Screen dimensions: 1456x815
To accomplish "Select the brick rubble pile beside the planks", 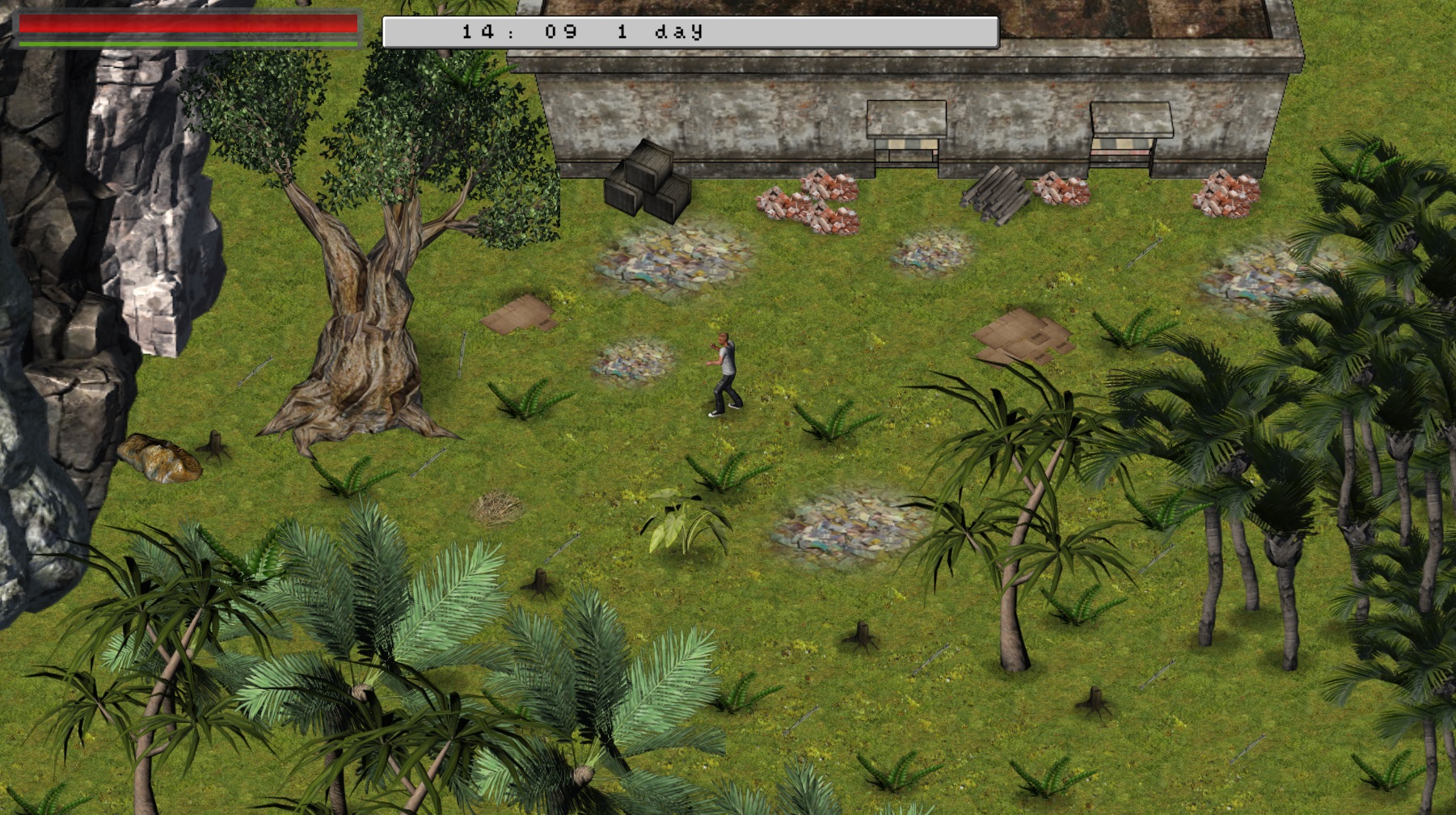I will [1059, 194].
